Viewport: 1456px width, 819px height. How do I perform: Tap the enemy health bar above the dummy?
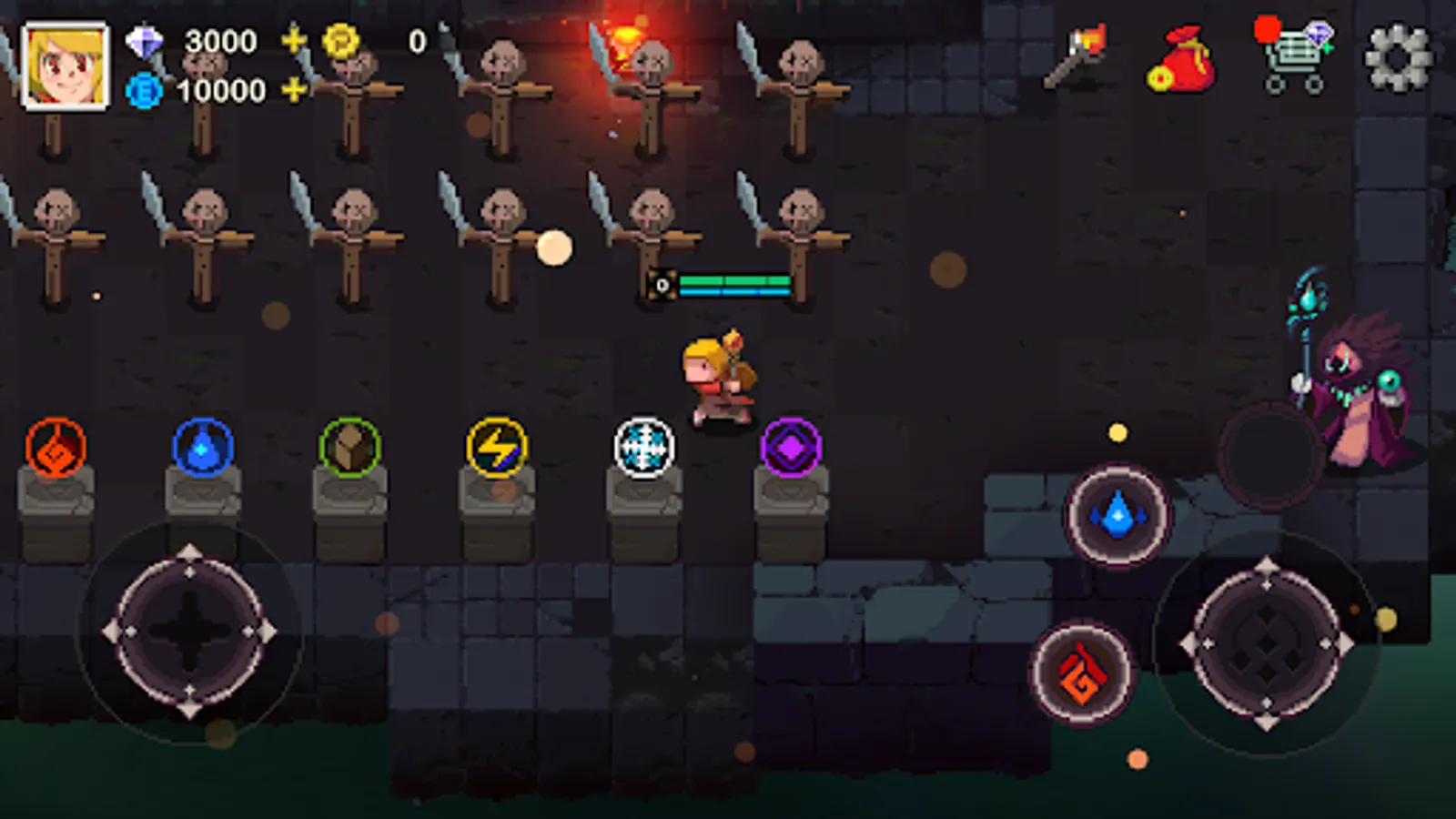tap(737, 283)
